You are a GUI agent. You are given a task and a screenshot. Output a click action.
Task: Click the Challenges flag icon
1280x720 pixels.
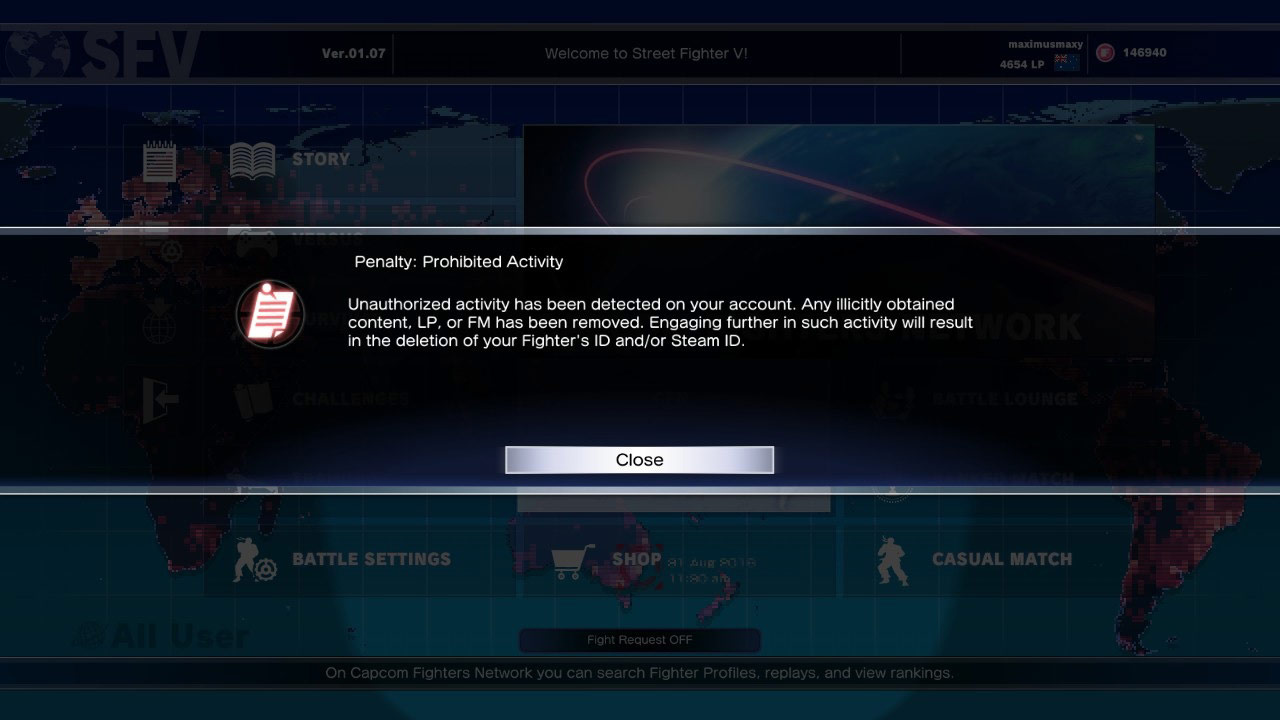point(251,398)
